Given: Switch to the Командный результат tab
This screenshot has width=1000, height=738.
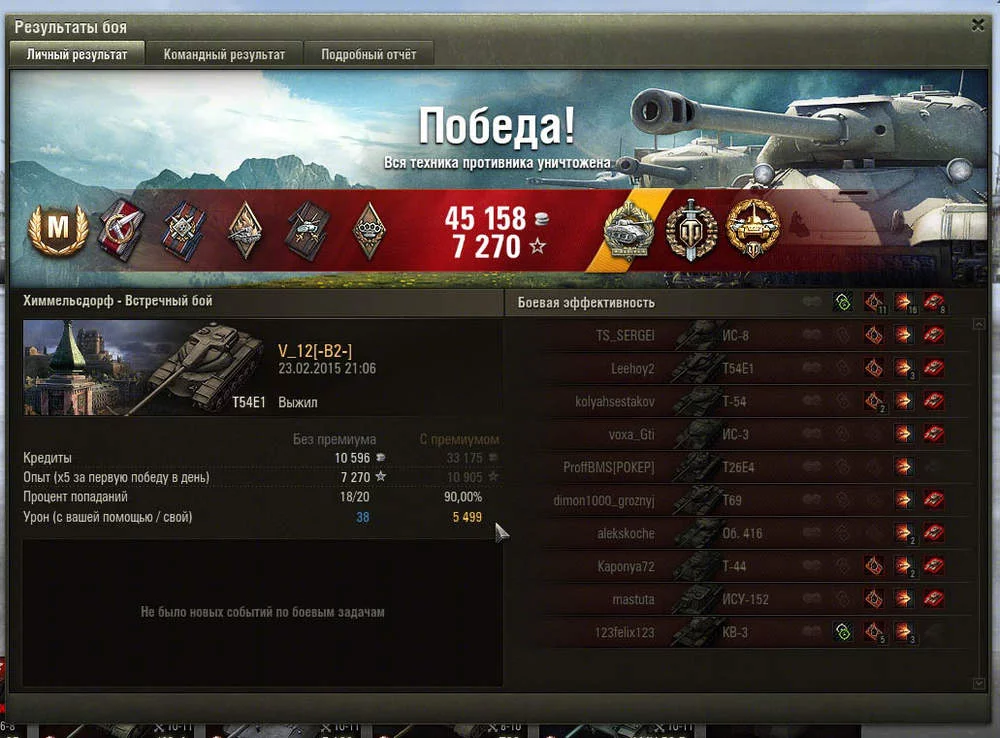Looking at the screenshot, I should [x=224, y=55].
